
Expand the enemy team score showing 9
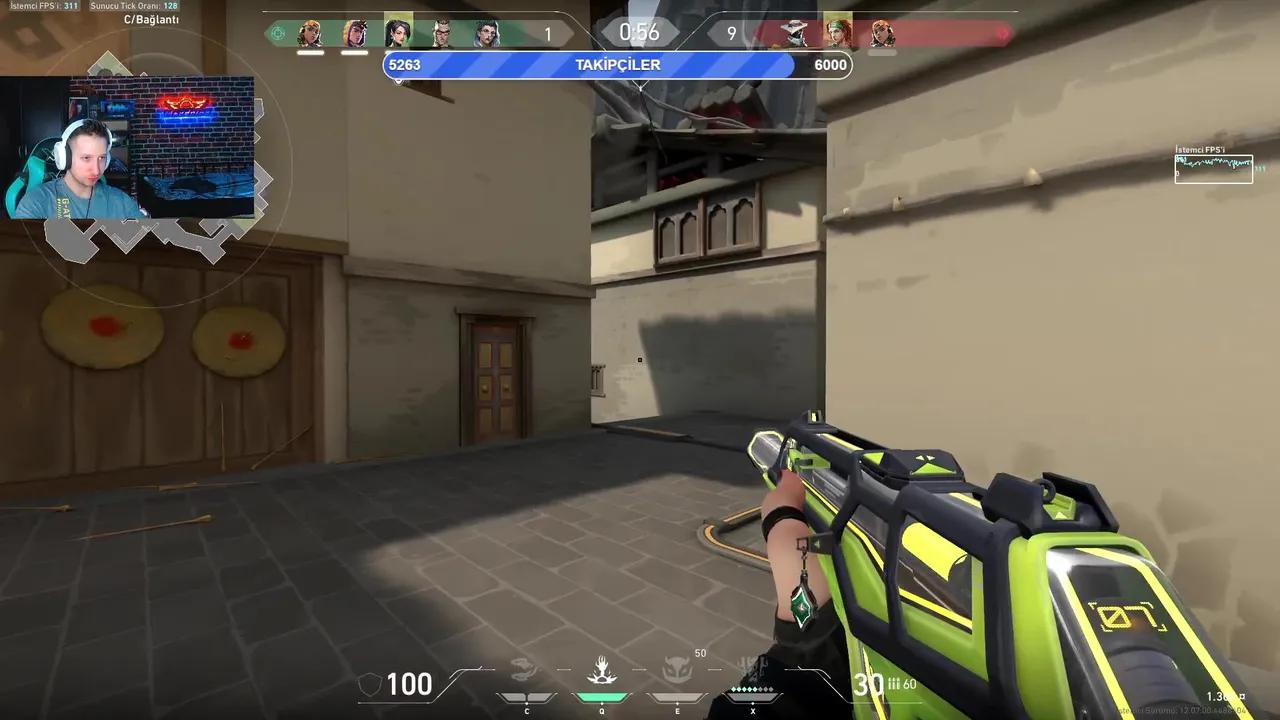(x=731, y=33)
